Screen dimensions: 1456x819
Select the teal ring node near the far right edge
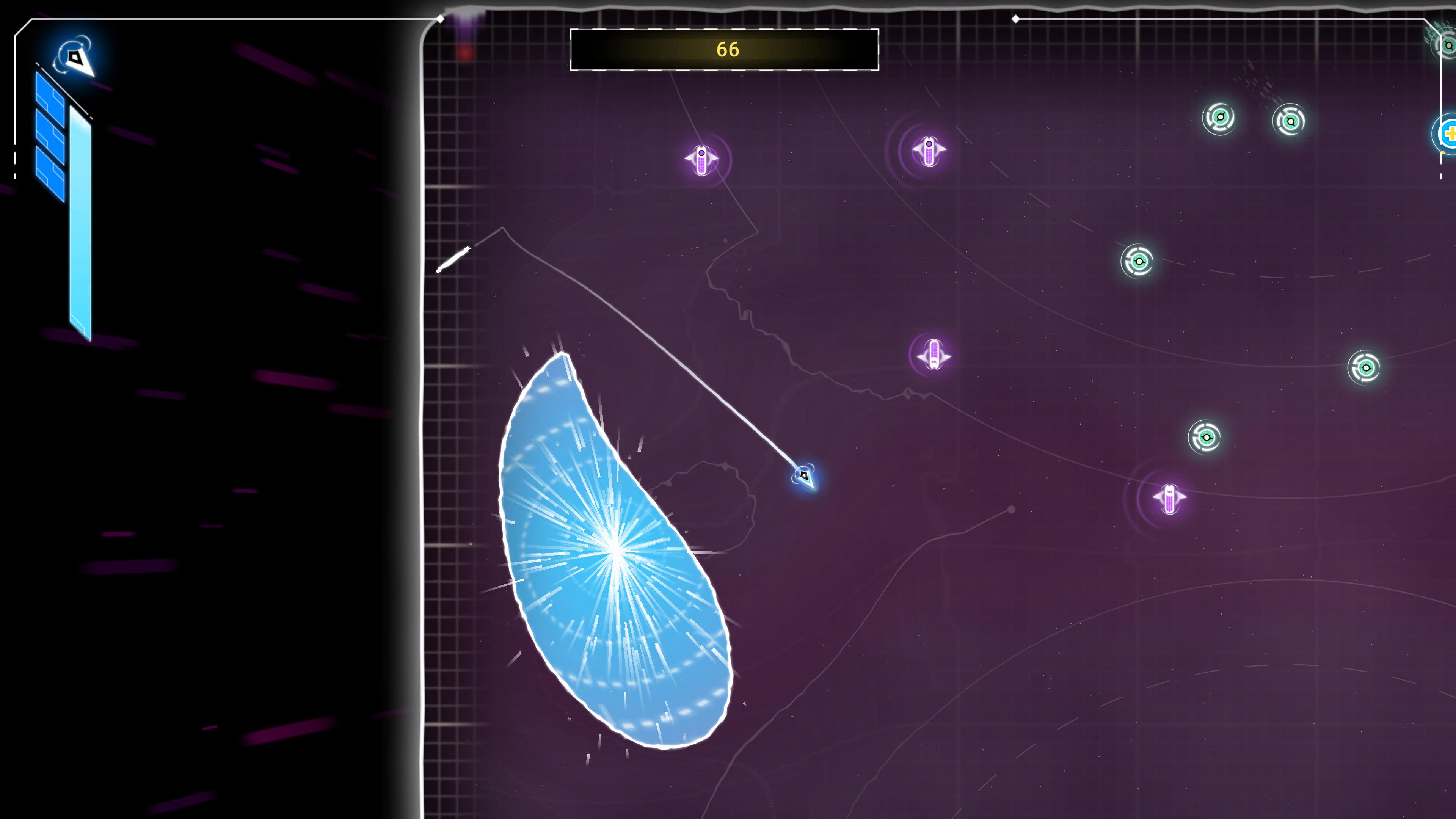(x=1367, y=368)
